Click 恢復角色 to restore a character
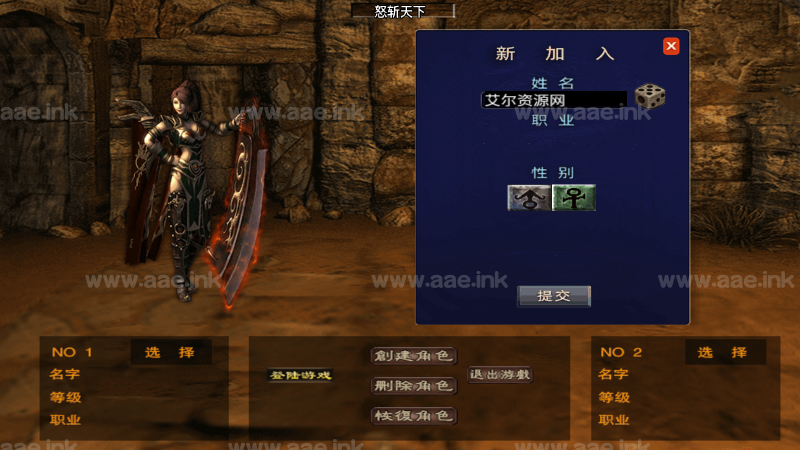 413,415
